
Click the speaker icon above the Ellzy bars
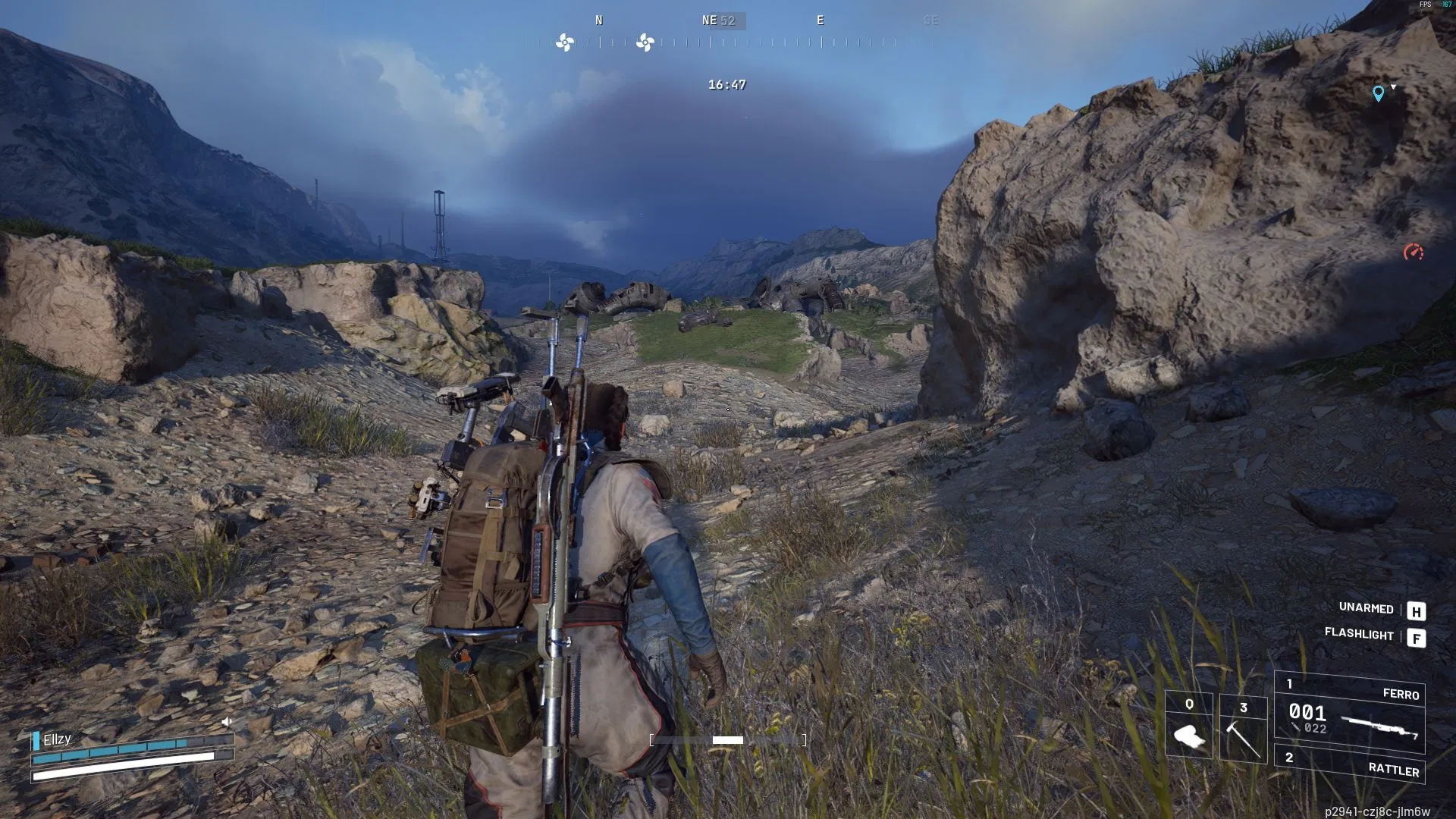(227, 721)
